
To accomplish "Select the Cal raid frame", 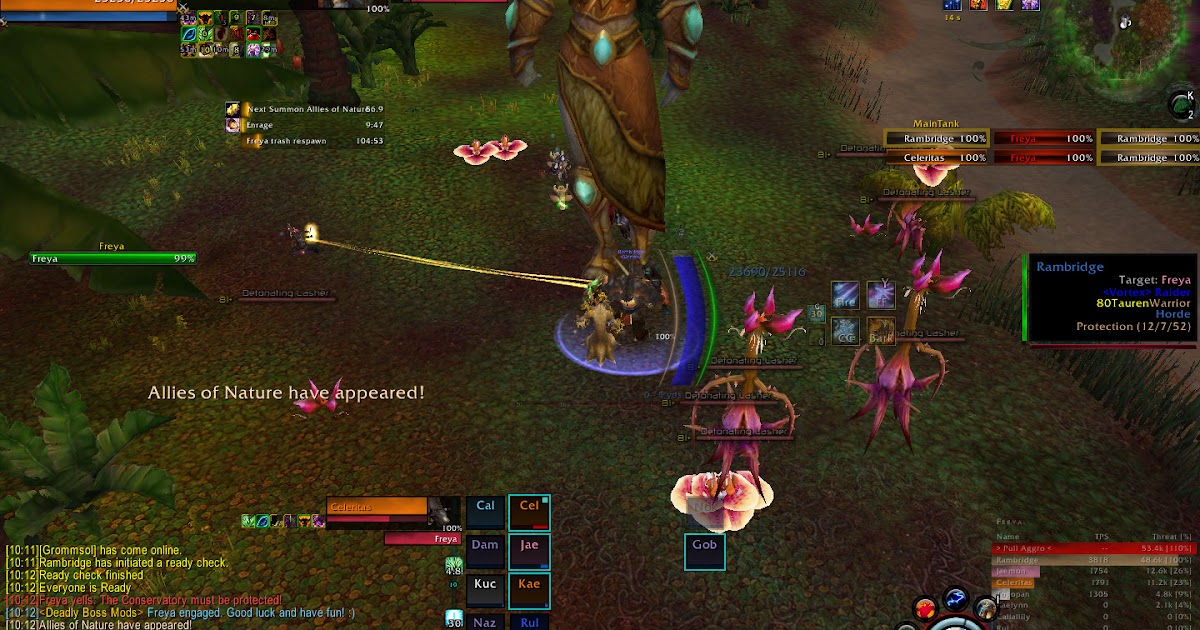I will (486, 511).
